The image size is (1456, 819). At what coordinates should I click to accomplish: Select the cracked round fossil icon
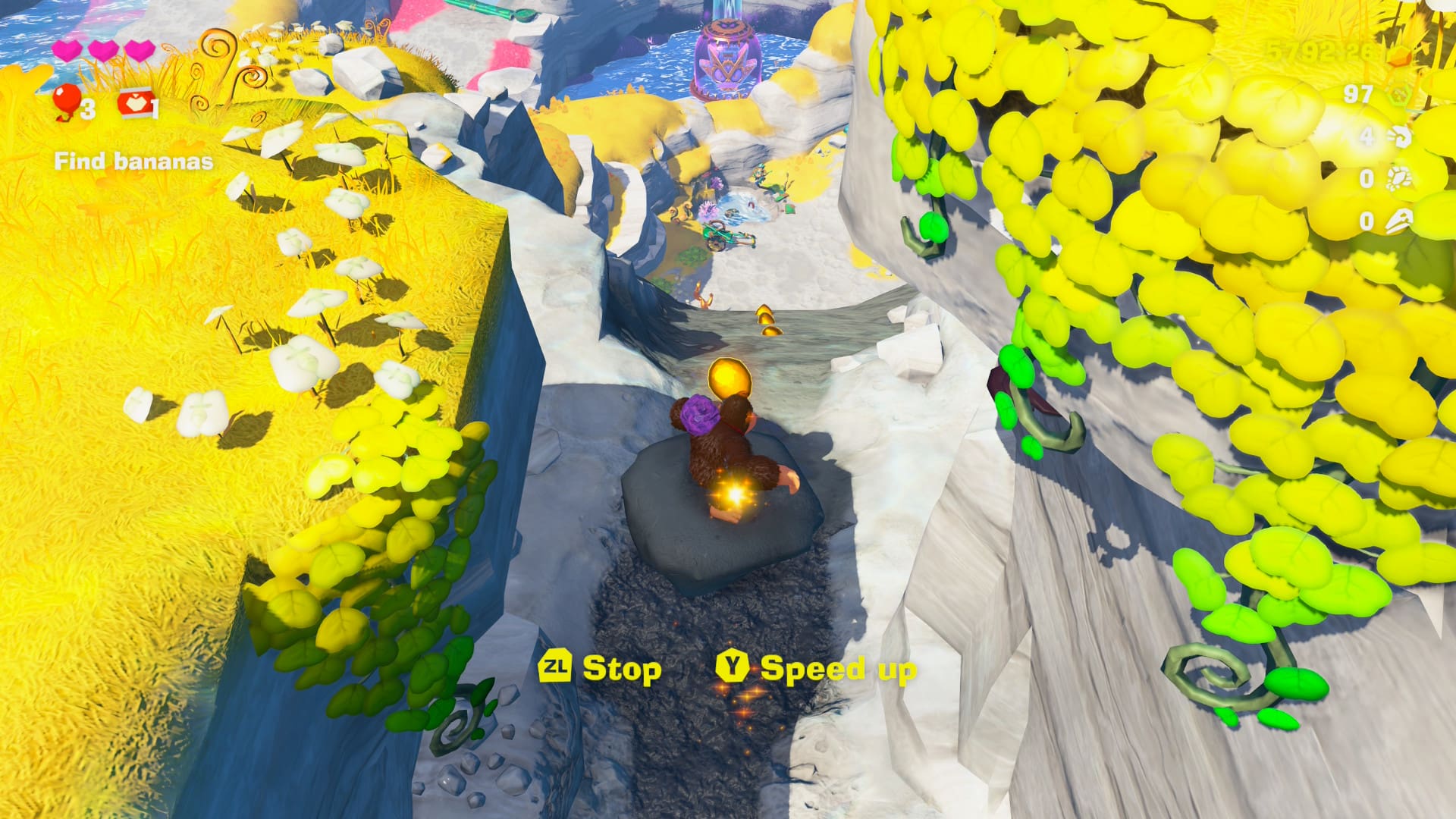(x=1398, y=178)
